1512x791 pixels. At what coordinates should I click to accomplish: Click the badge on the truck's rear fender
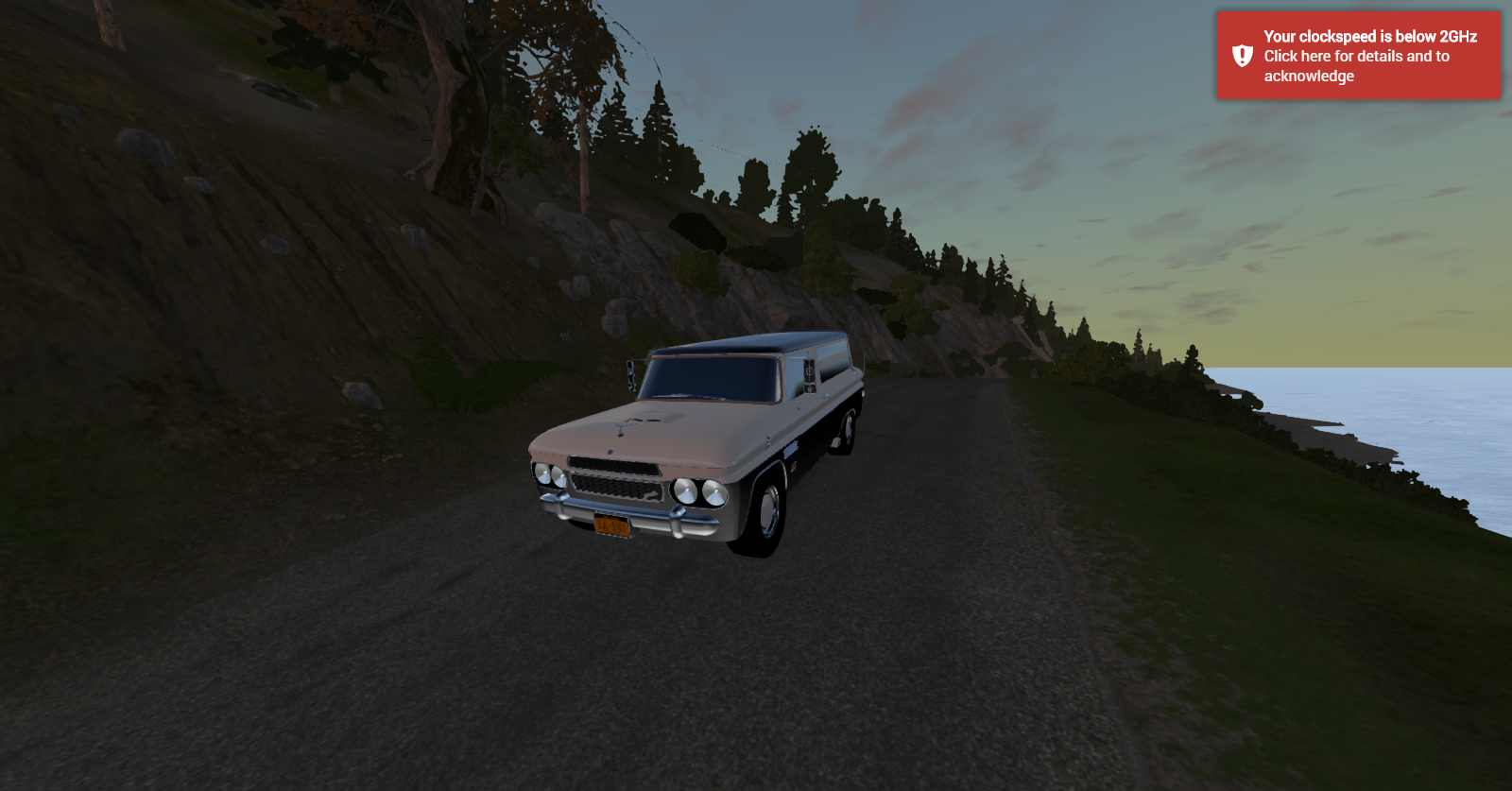click(793, 465)
